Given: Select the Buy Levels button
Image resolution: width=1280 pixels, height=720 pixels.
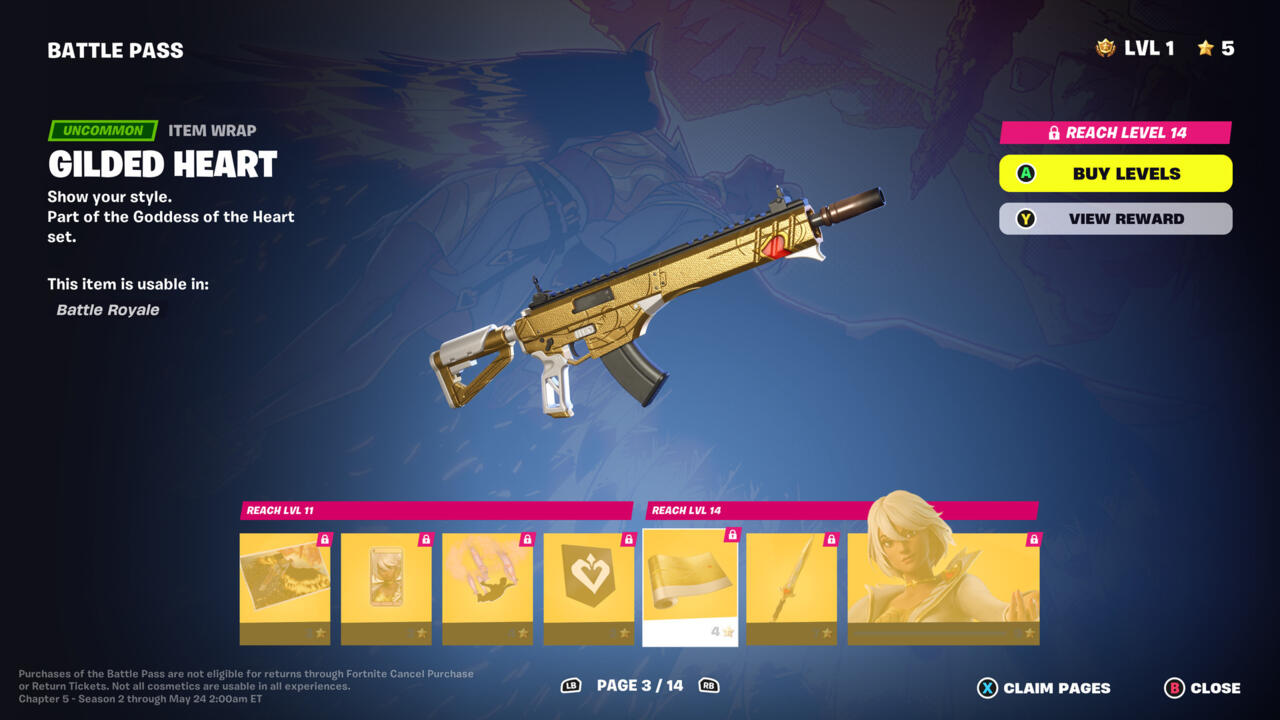Looking at the screenshot, I should (1115, 173).
